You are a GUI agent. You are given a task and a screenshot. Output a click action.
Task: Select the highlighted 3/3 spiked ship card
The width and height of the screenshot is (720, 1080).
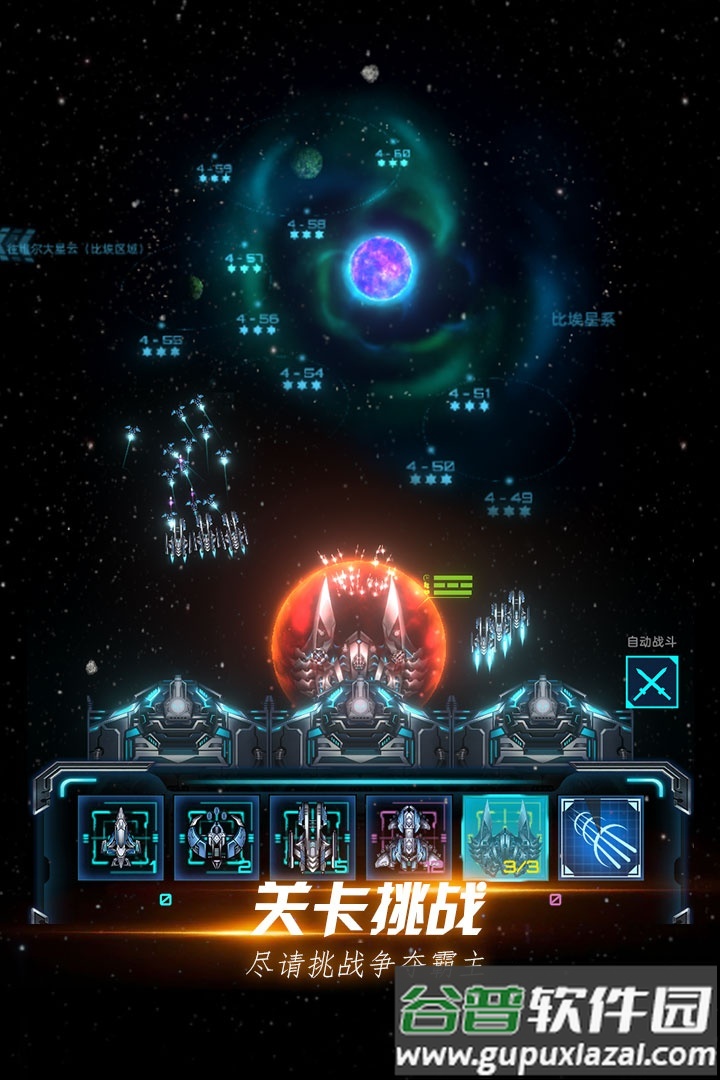(504, 838)
